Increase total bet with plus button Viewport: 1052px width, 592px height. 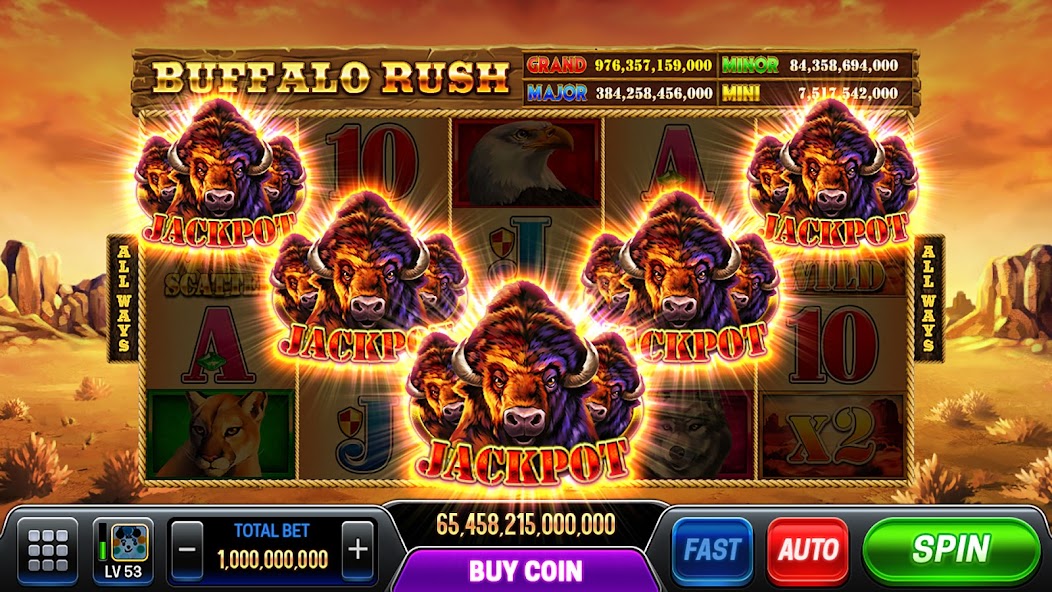coord(357,549)
